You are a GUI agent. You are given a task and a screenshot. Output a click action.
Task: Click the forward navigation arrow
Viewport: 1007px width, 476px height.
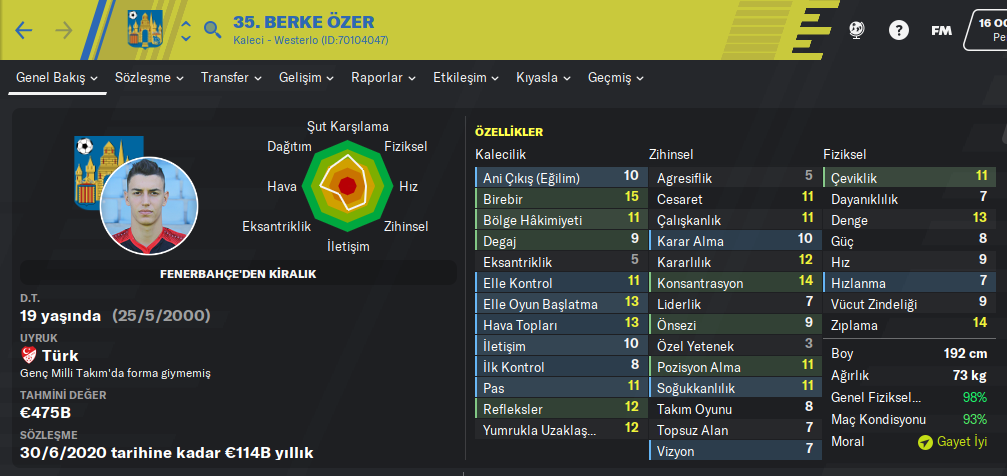64,30
